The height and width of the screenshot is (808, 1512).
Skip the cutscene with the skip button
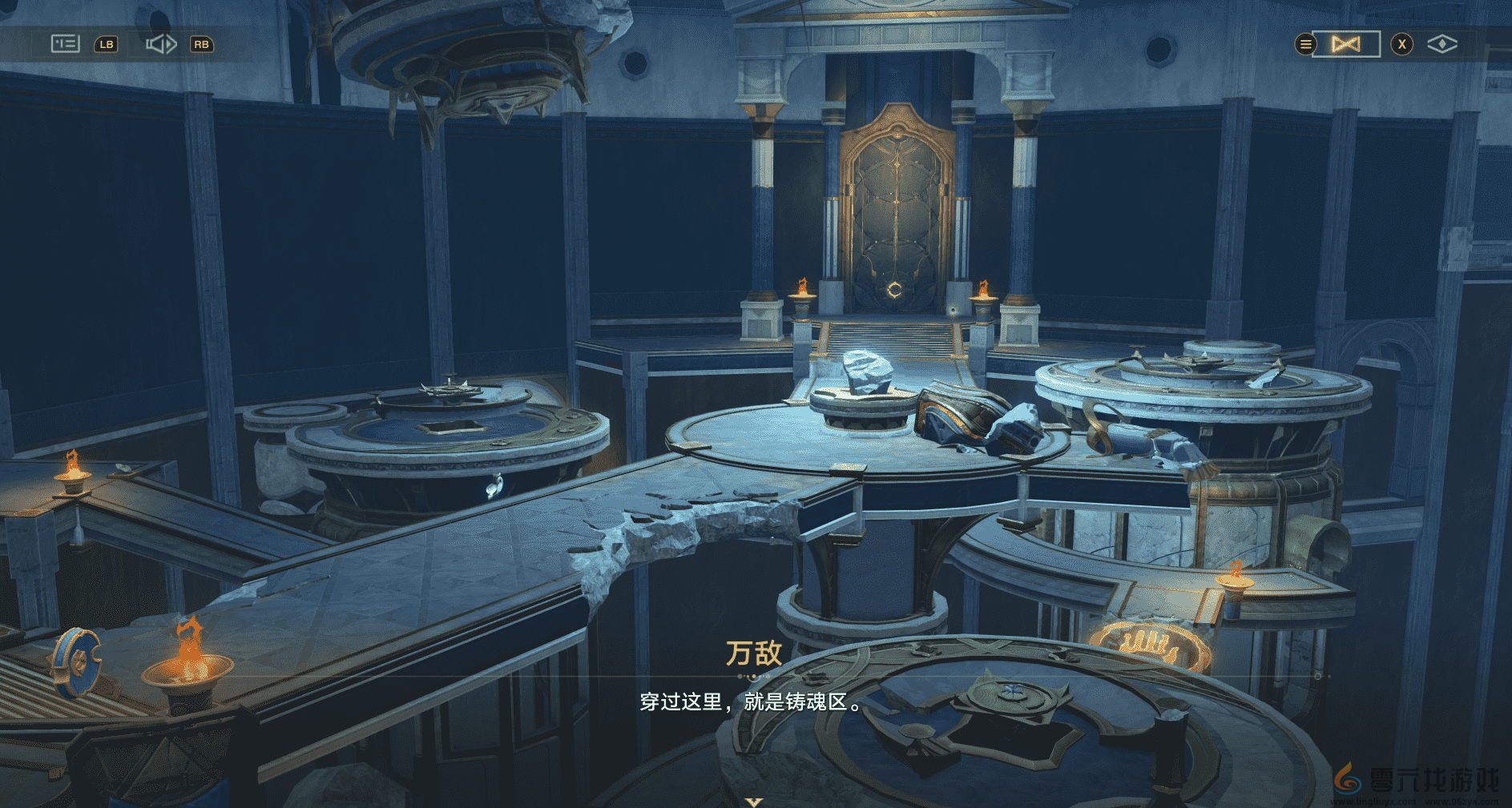1346,44
